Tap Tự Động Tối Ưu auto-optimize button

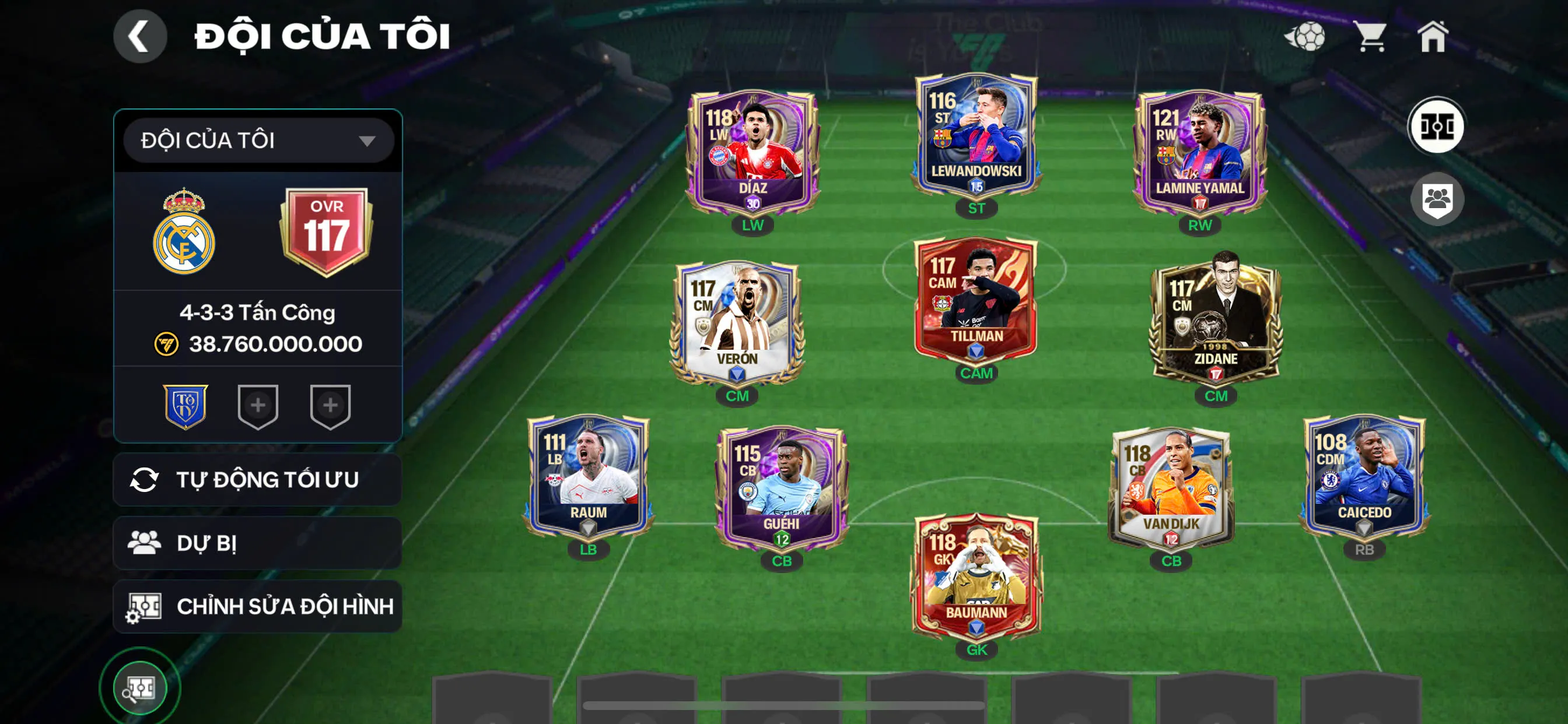tap(257, 479)
